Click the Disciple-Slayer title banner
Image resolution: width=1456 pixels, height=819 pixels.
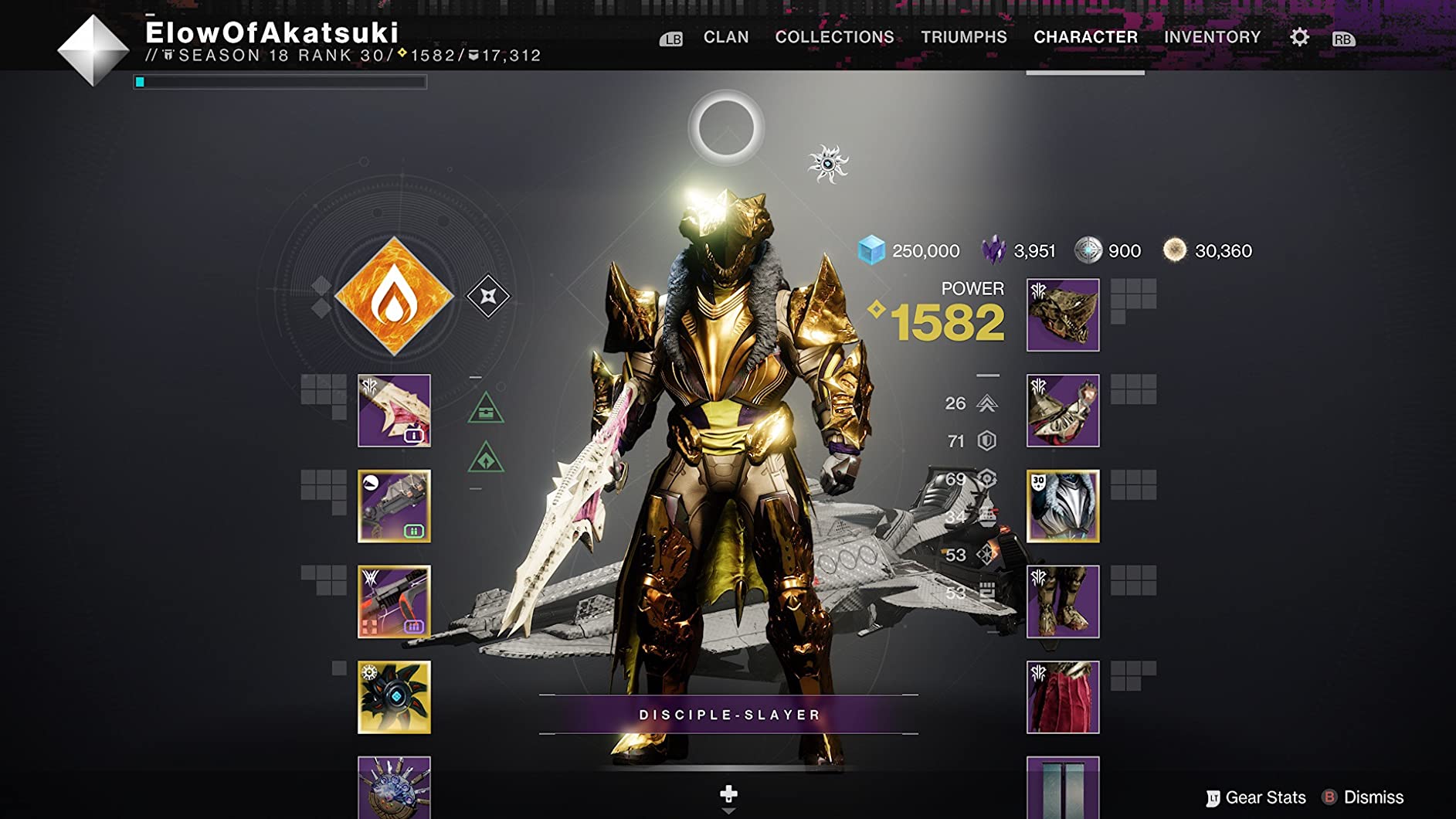pyautogui.click(x=728, y=715)
